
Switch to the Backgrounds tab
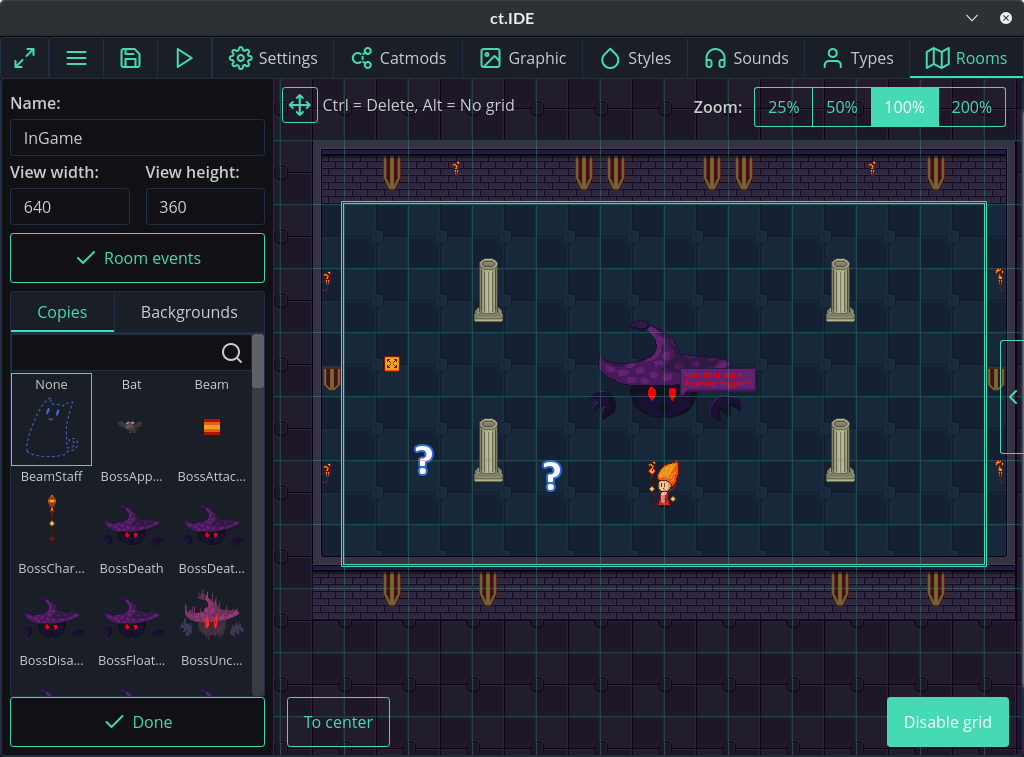(189, 312)
